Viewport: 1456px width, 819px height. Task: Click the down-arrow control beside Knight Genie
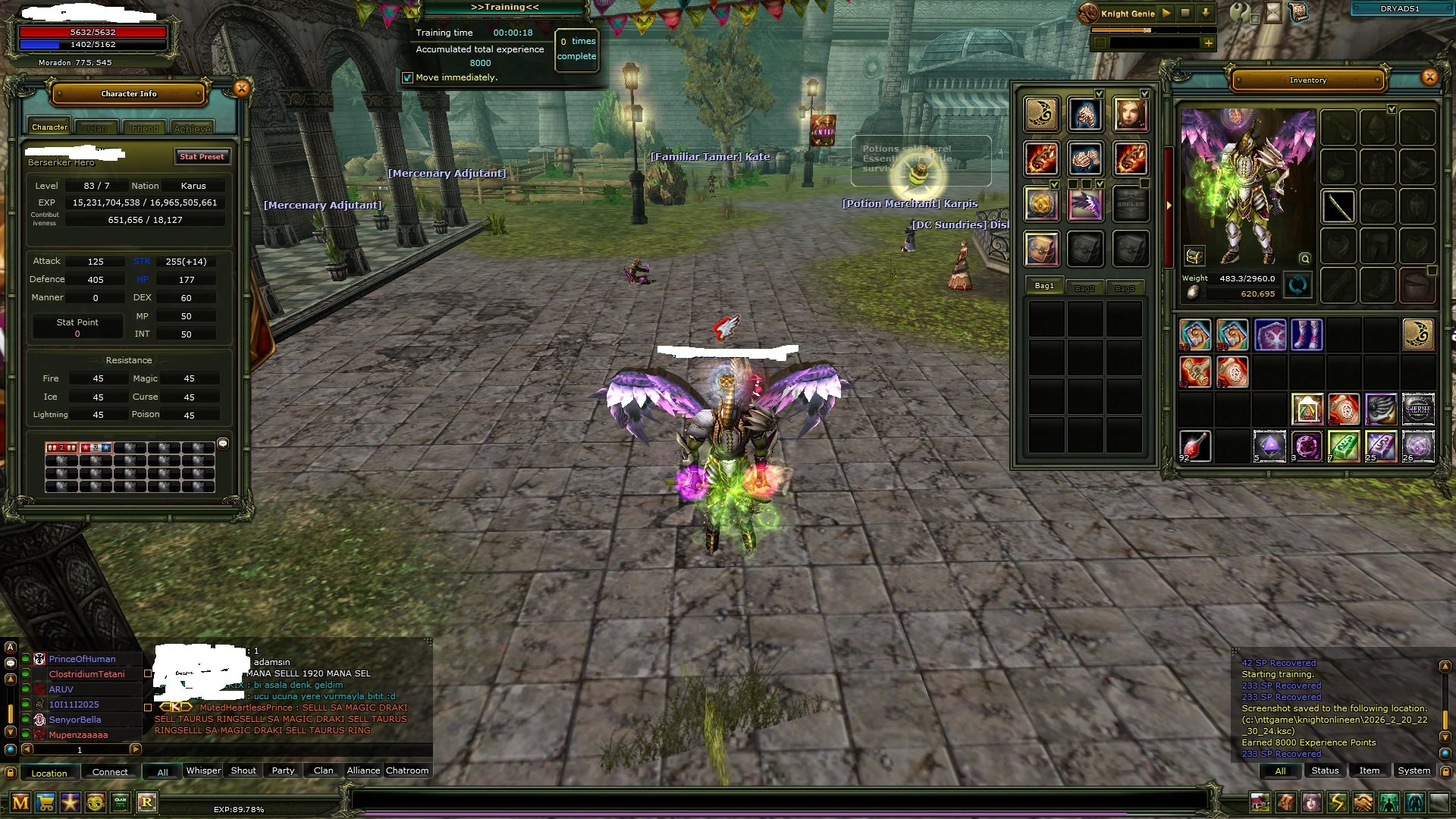[x=1206, y=13]
